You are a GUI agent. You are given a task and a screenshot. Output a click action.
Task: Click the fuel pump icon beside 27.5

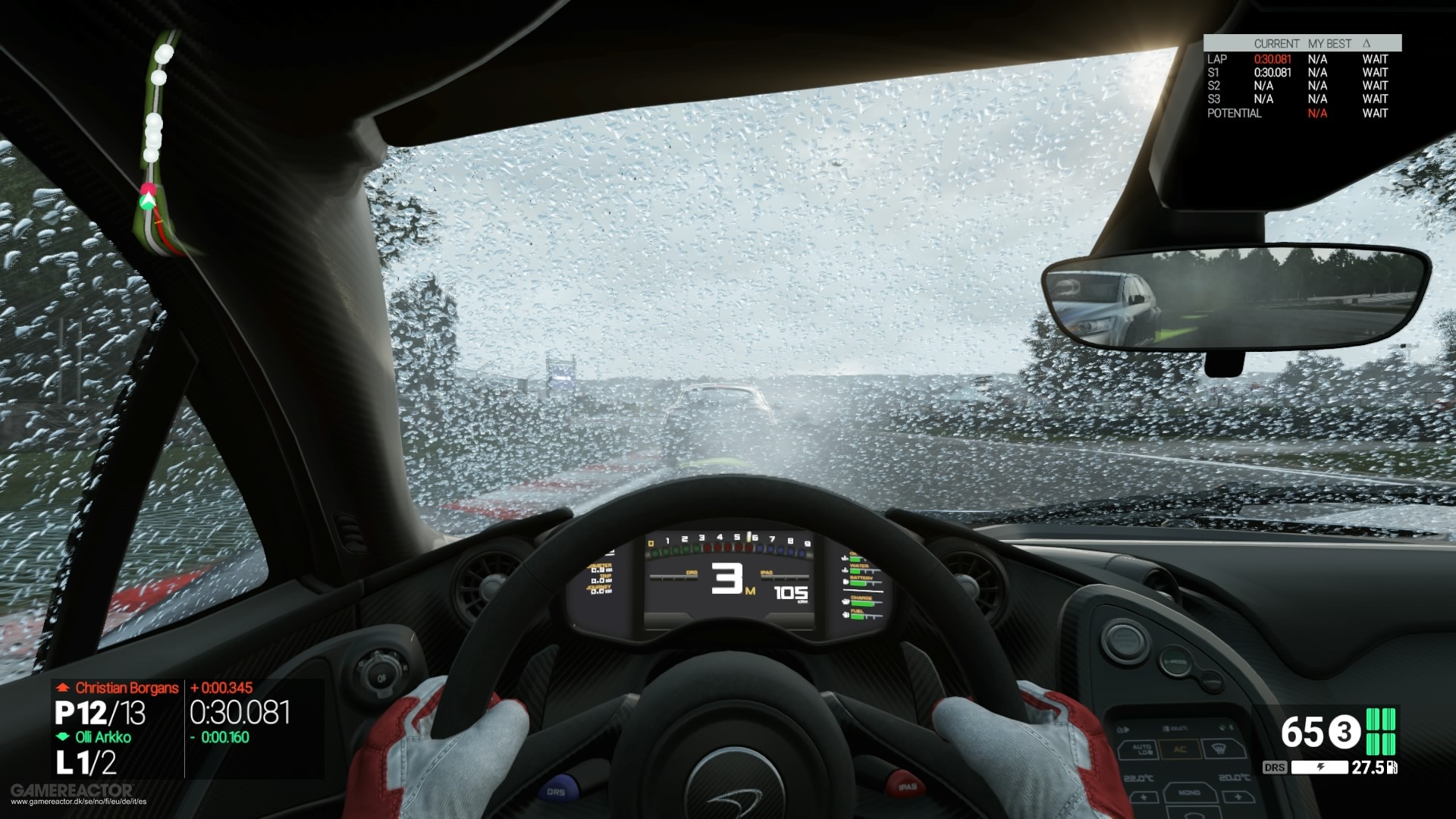[1392, 767]
